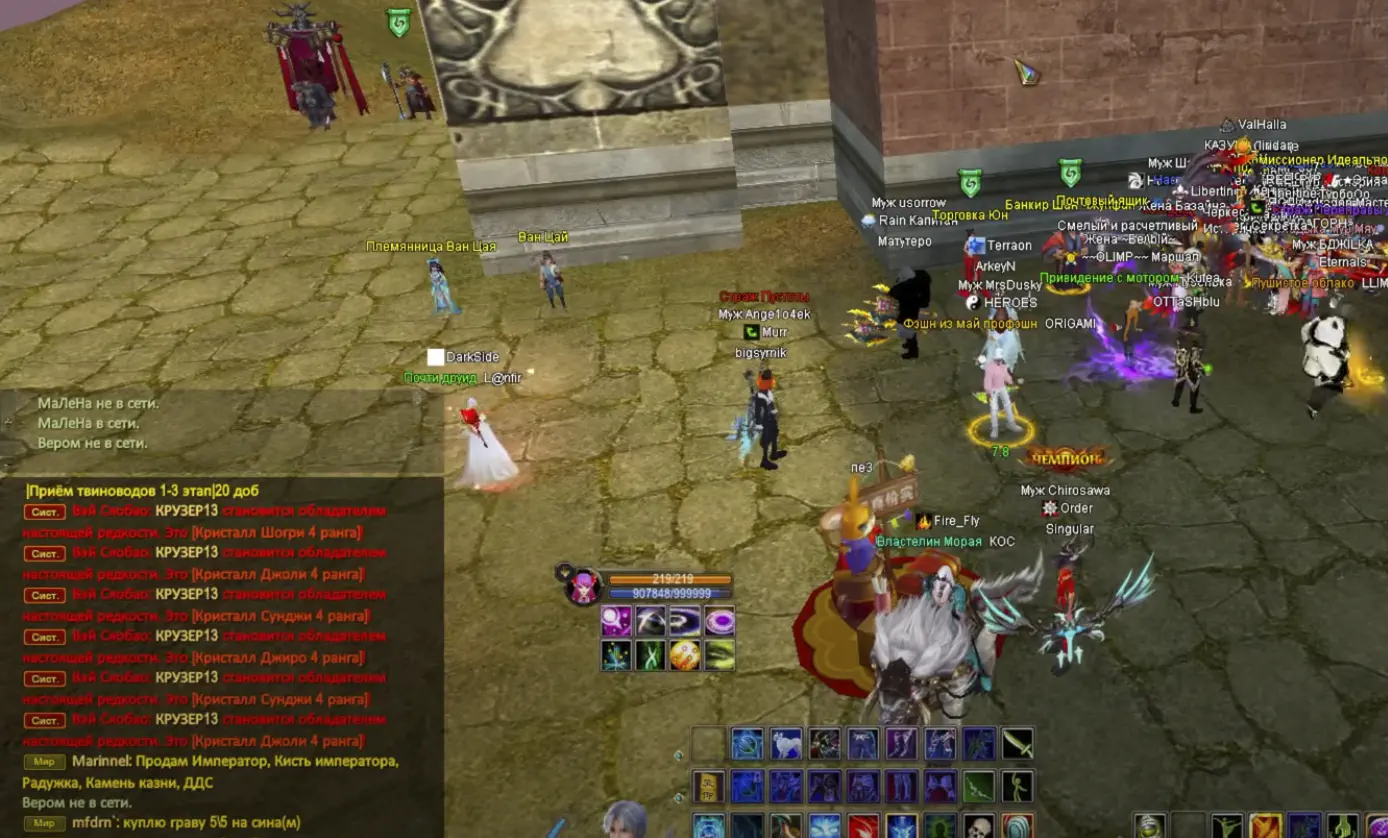Image resolution: width=1388 pixels, height=838 pixels.
Task: Click the dancing figure emote icon in the hotbar
Action: [x=1015, y=787]
